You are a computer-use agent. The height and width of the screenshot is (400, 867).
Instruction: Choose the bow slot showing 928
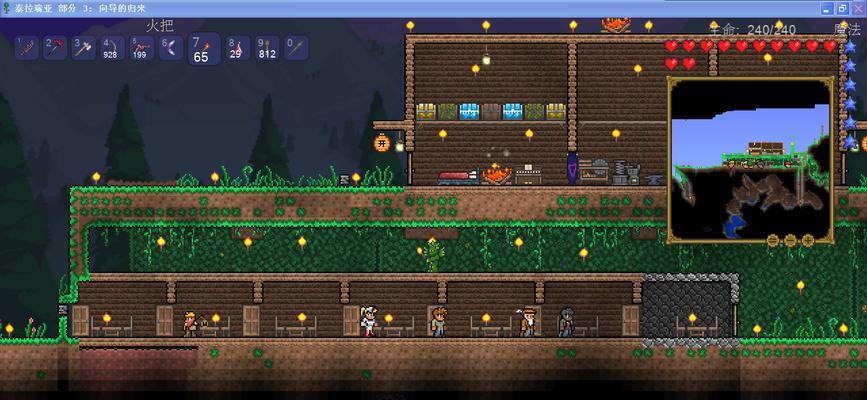(x=111, y=47)
